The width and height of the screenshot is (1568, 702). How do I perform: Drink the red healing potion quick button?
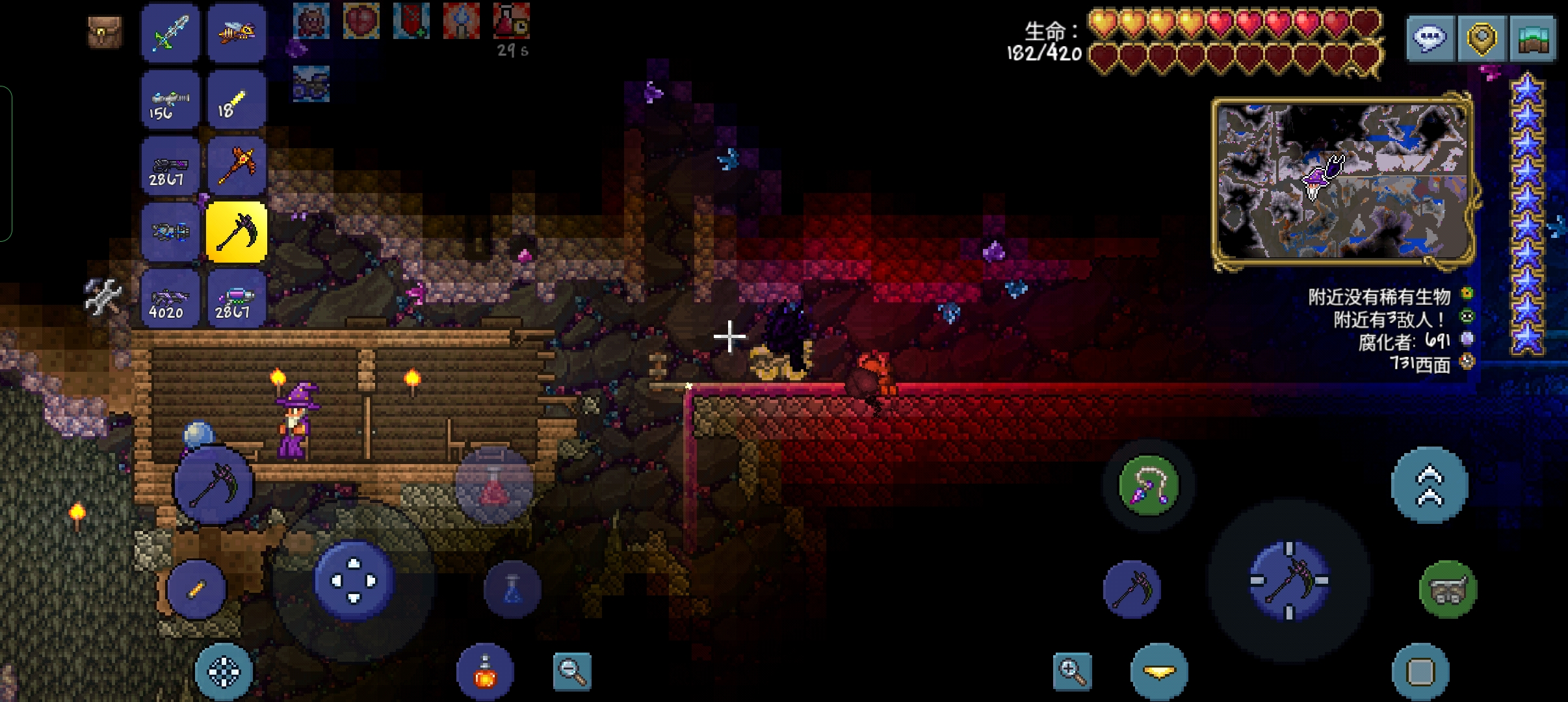click(494, 486)
